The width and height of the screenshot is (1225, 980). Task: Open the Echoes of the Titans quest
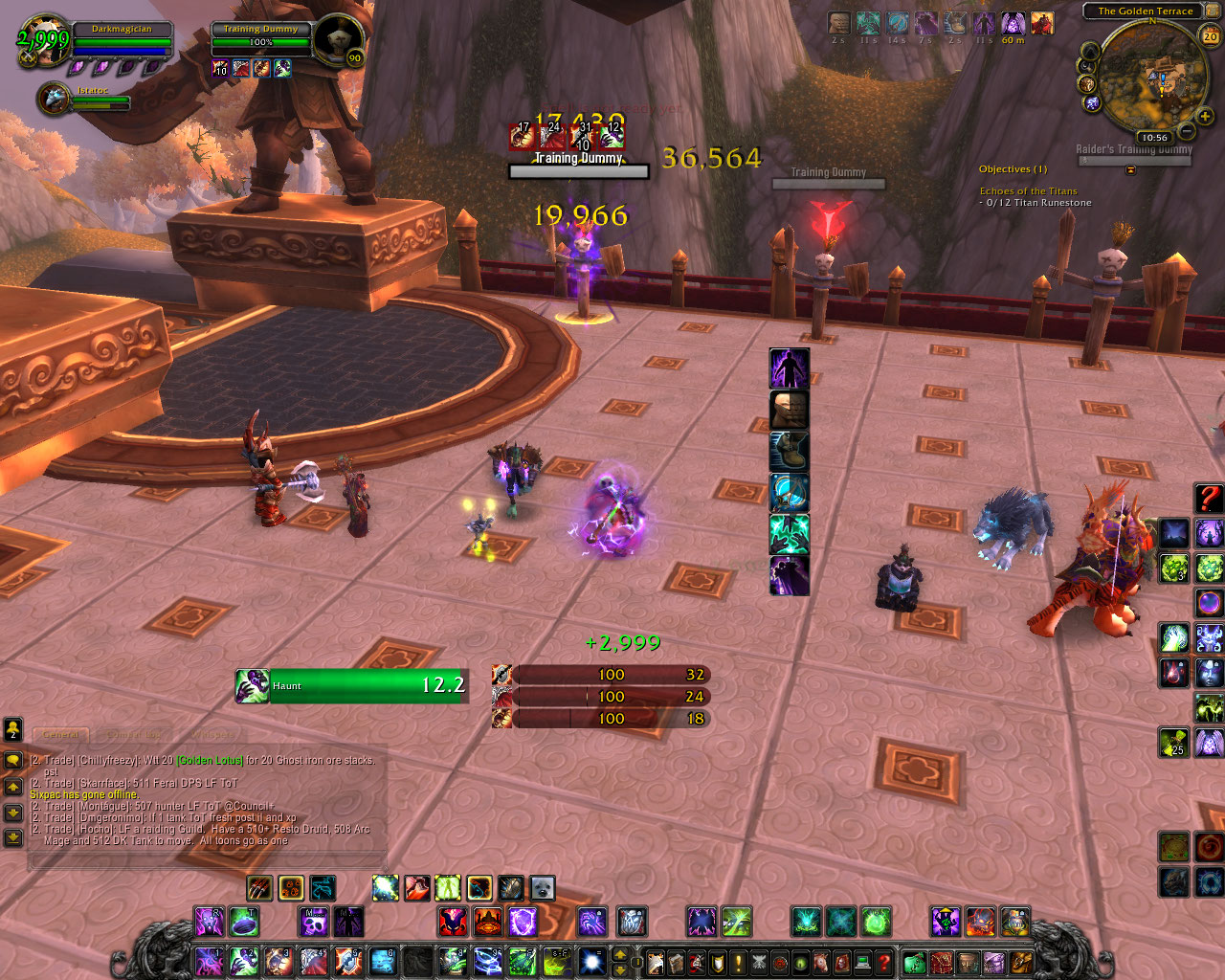click(1028, 191)
